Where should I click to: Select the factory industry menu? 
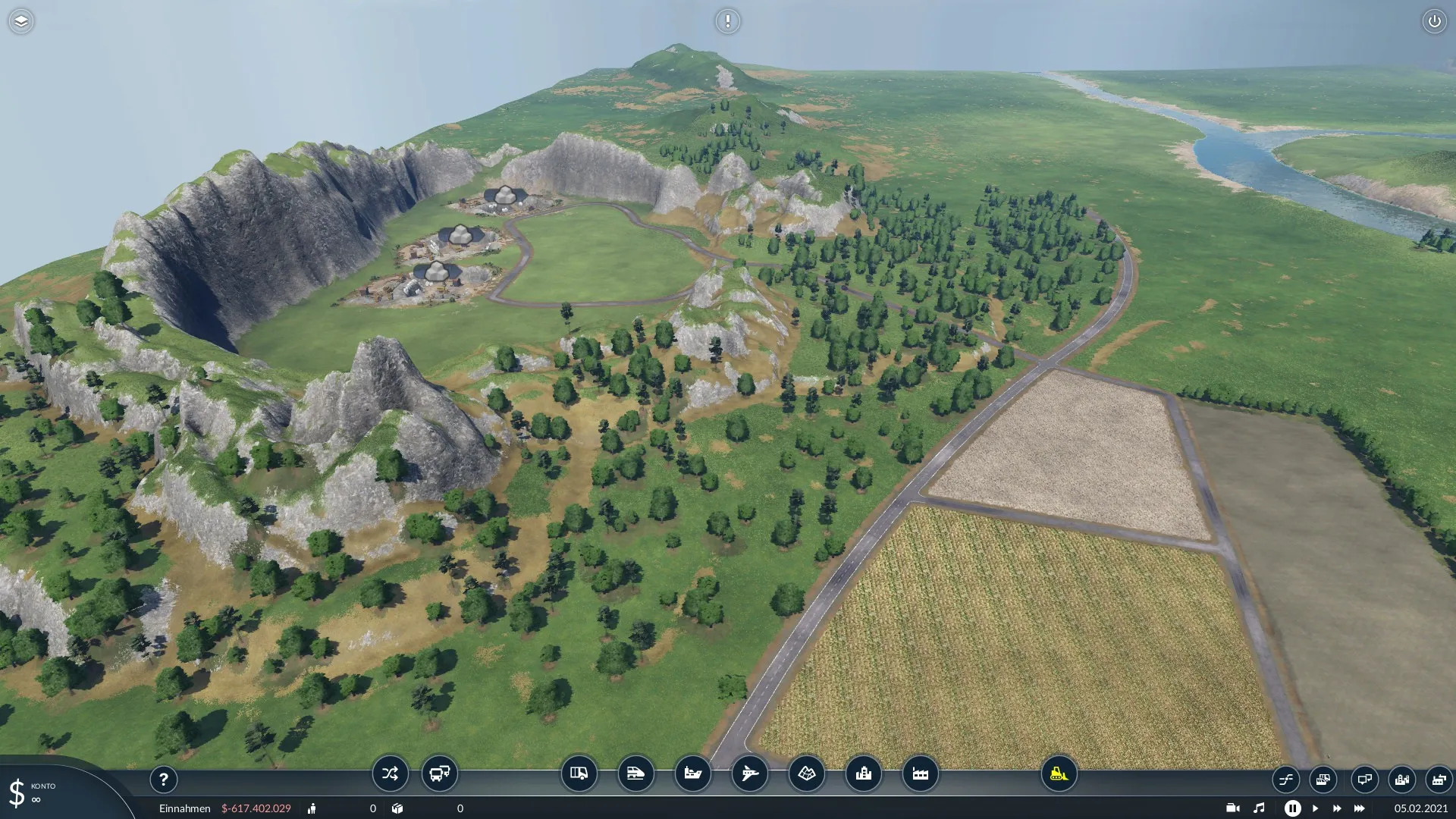click(920, 773)
